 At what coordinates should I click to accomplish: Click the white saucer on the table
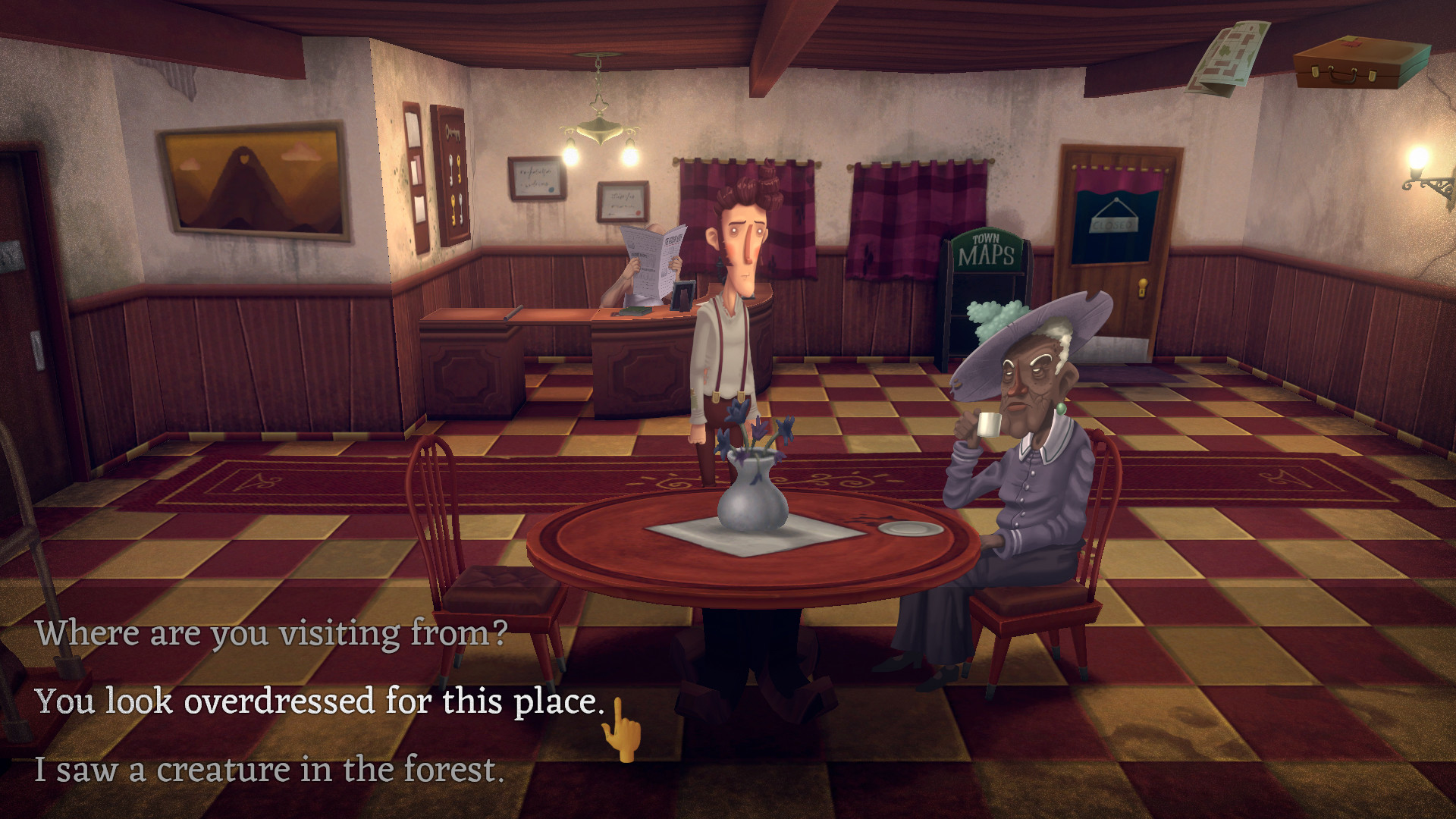coord(907,527)
